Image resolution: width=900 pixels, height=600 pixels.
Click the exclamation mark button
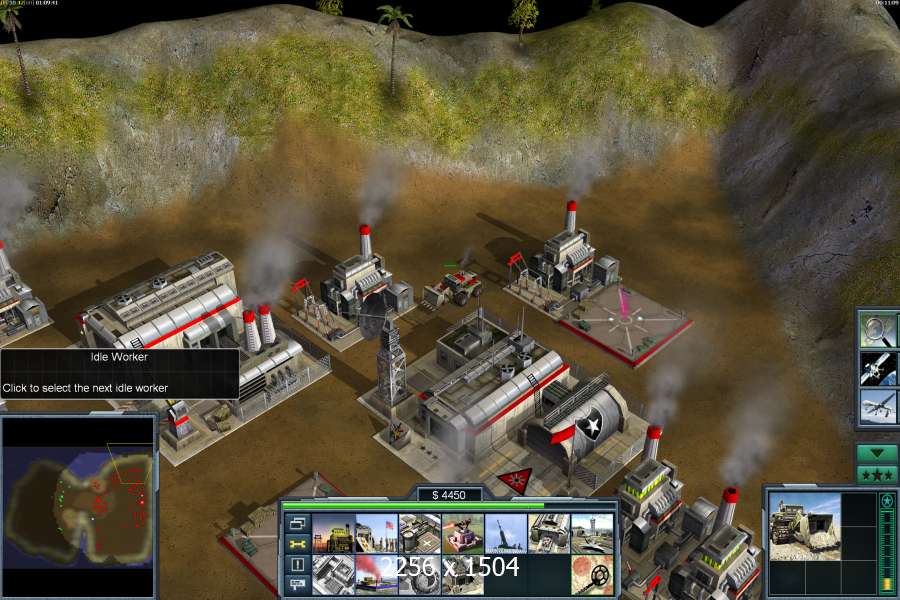point(297,565)
